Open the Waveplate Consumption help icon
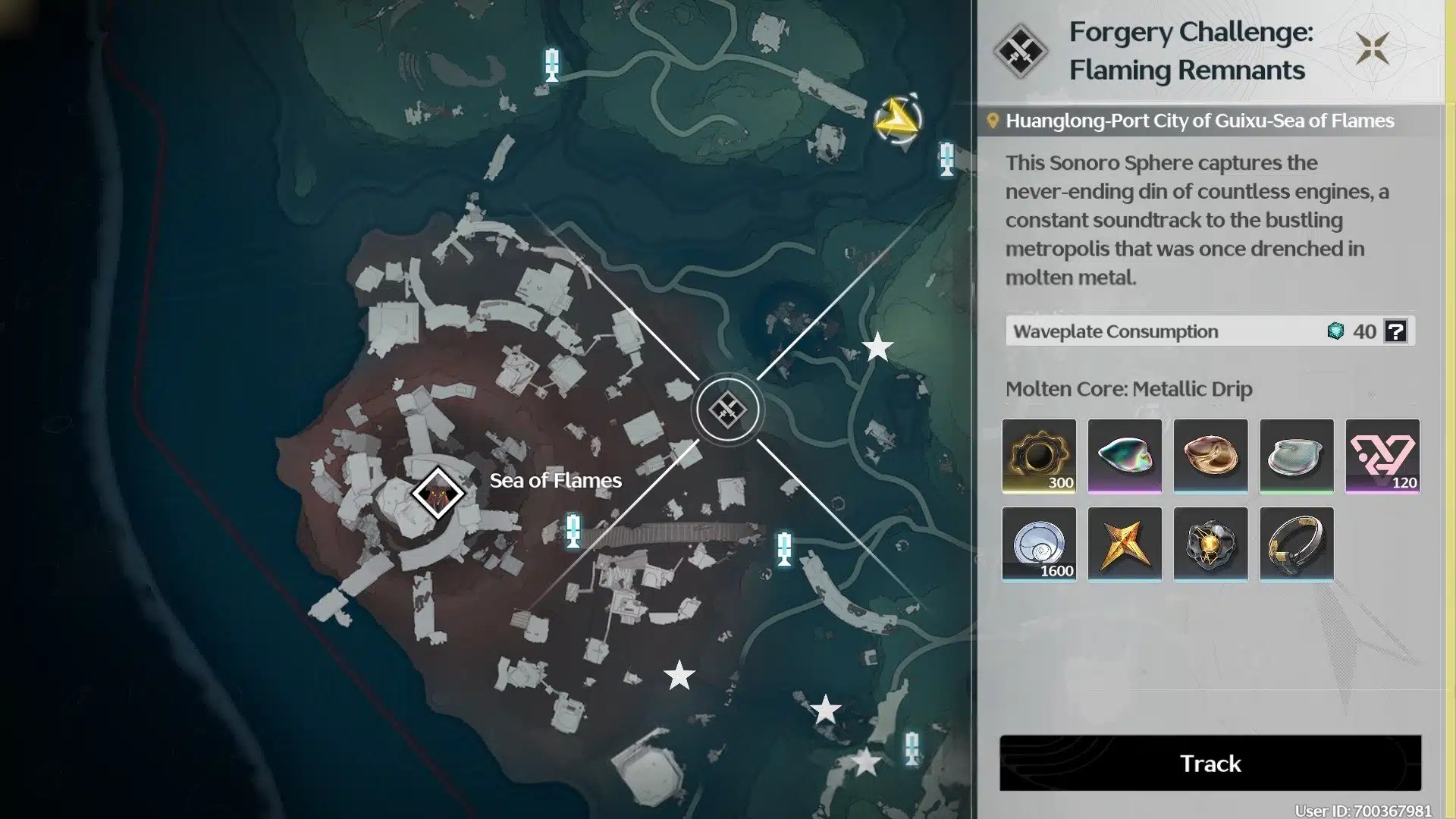The image size is (1456, 819). [1395, 331]
